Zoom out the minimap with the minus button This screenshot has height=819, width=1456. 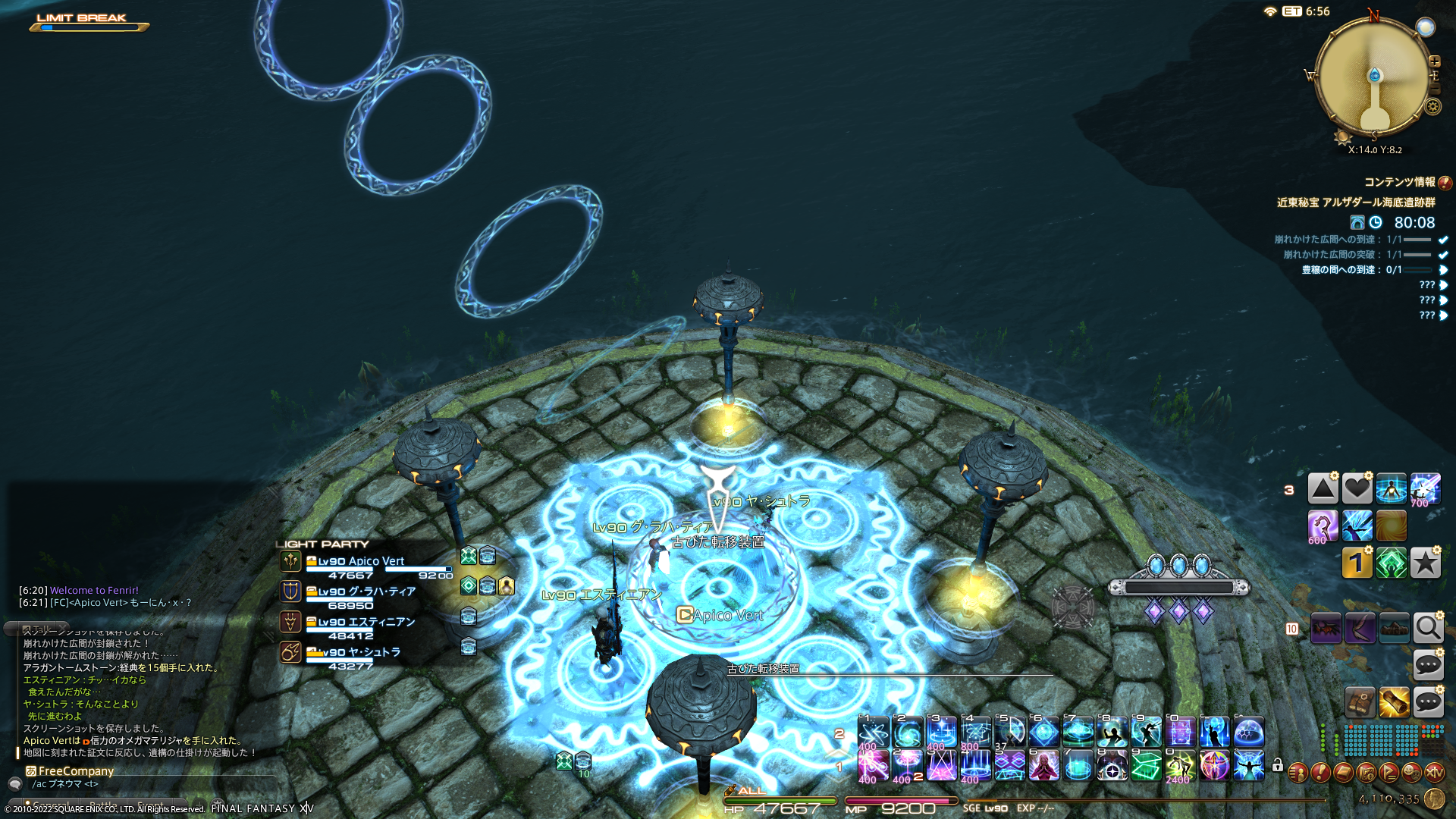click(1434, 89)
